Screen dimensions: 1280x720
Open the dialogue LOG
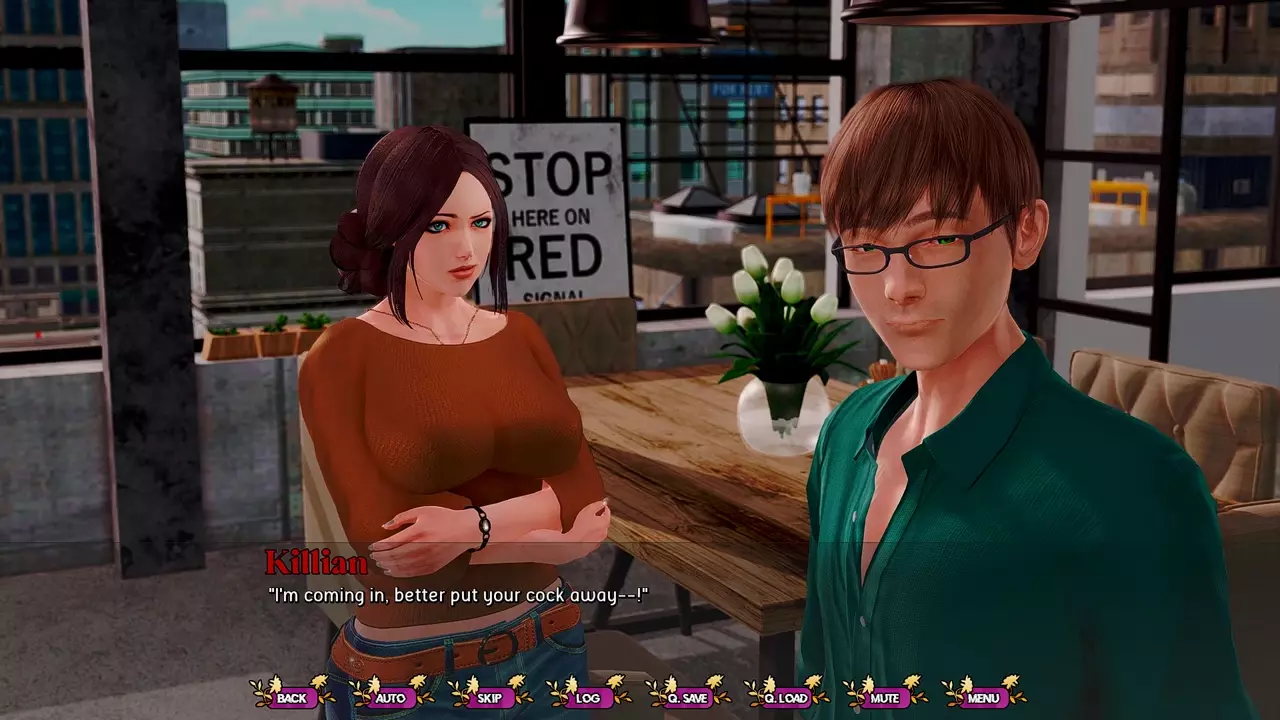click(x=588, y=697)
